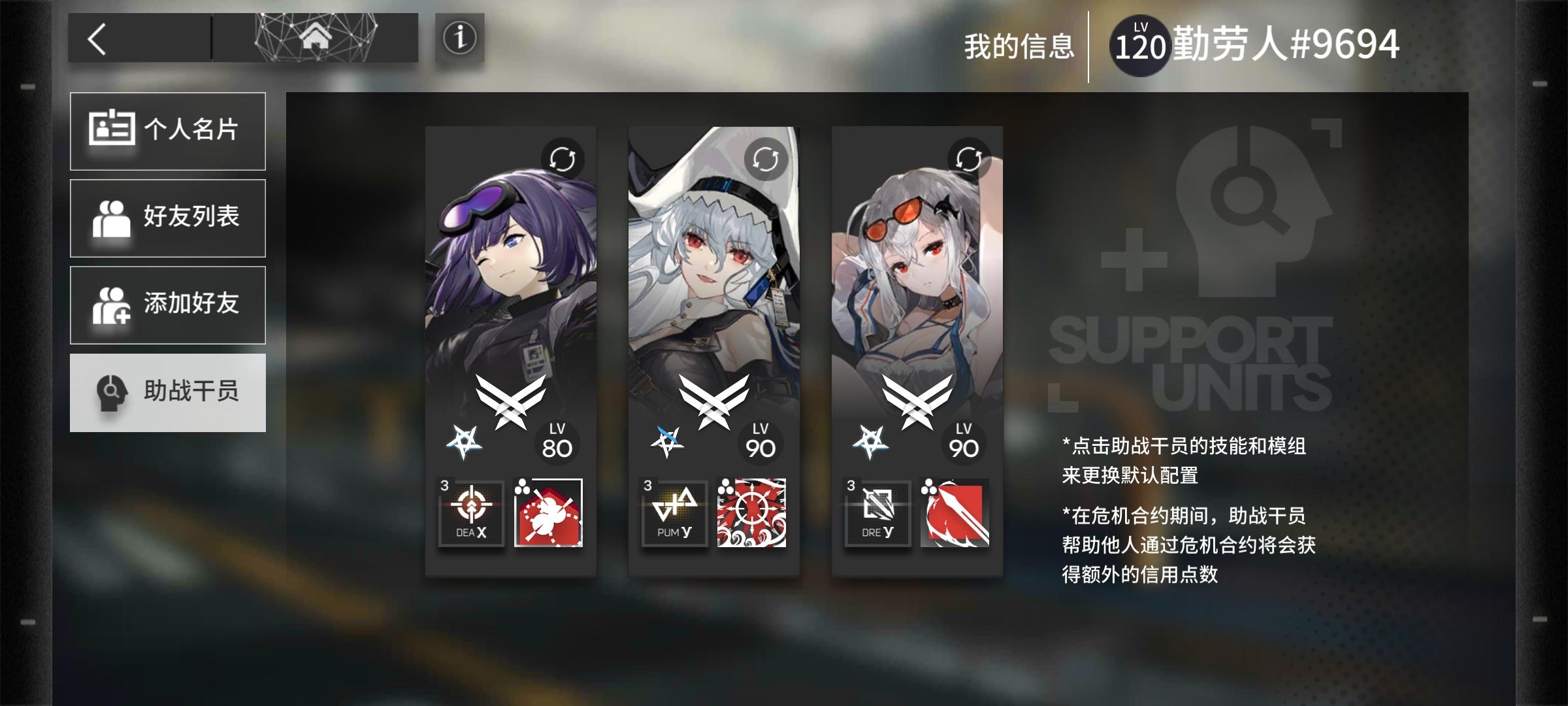
Task: Switch to the 个人名片 tab
Action: [x=168, y=129]
